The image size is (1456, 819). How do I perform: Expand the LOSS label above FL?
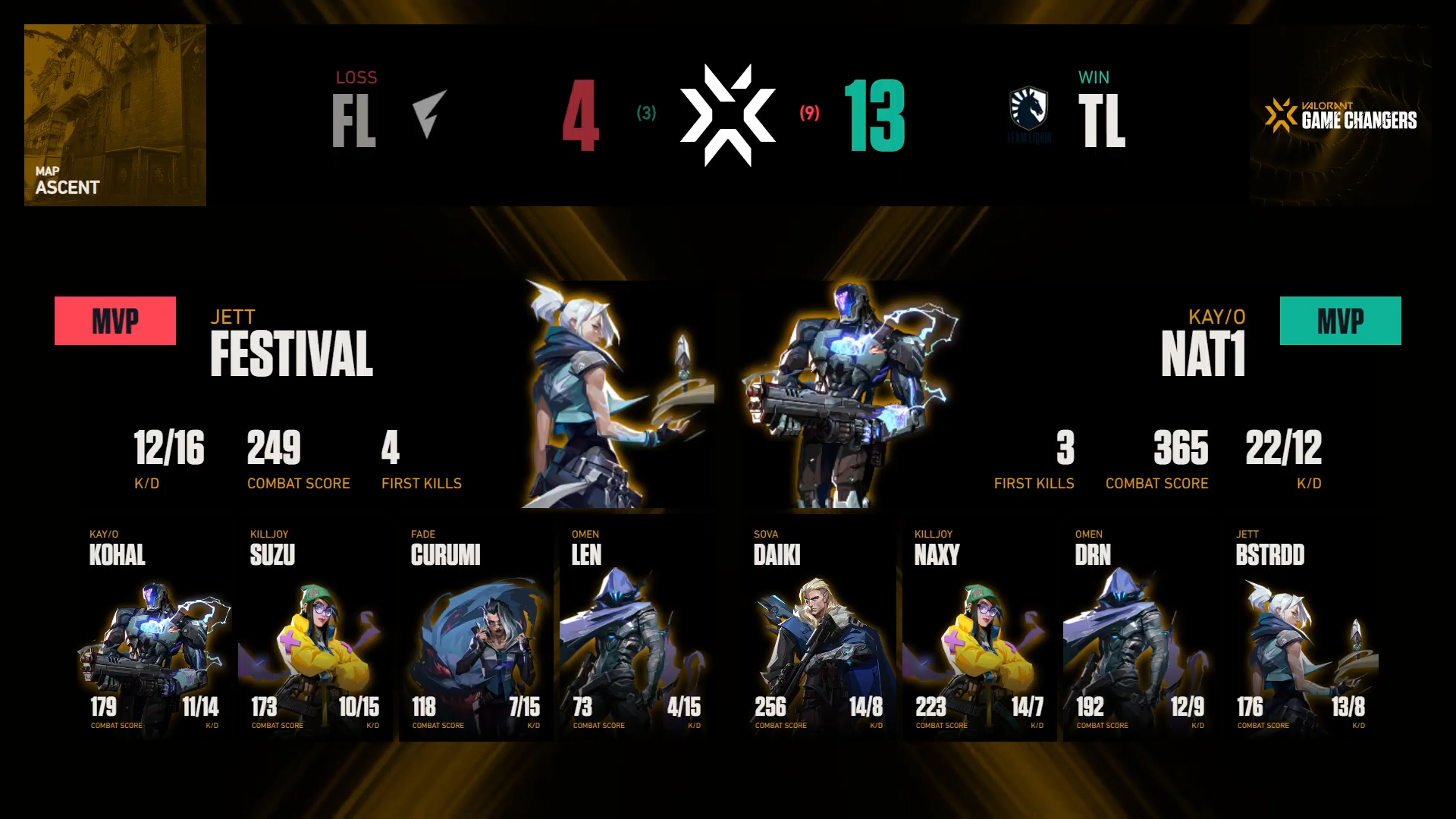356,77
